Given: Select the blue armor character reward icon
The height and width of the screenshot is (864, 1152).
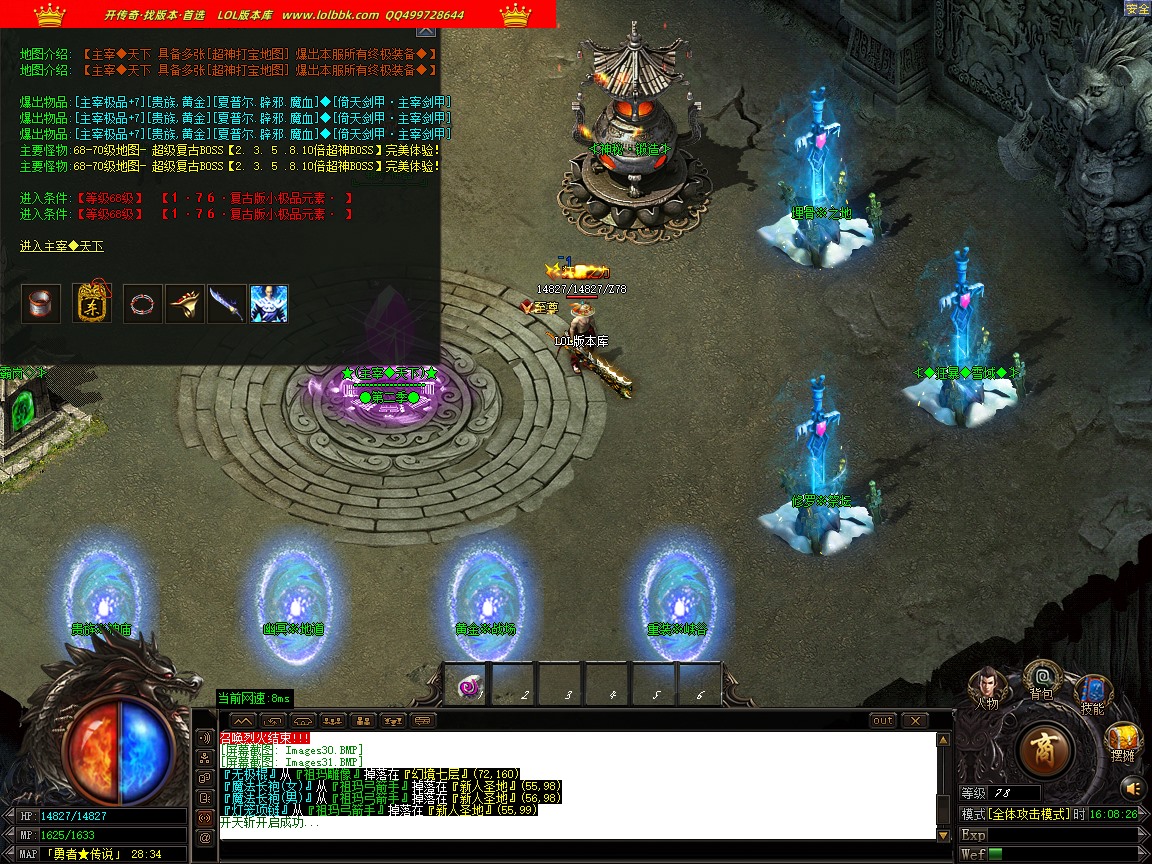Looking at the screenshot, I should [269, 303].
